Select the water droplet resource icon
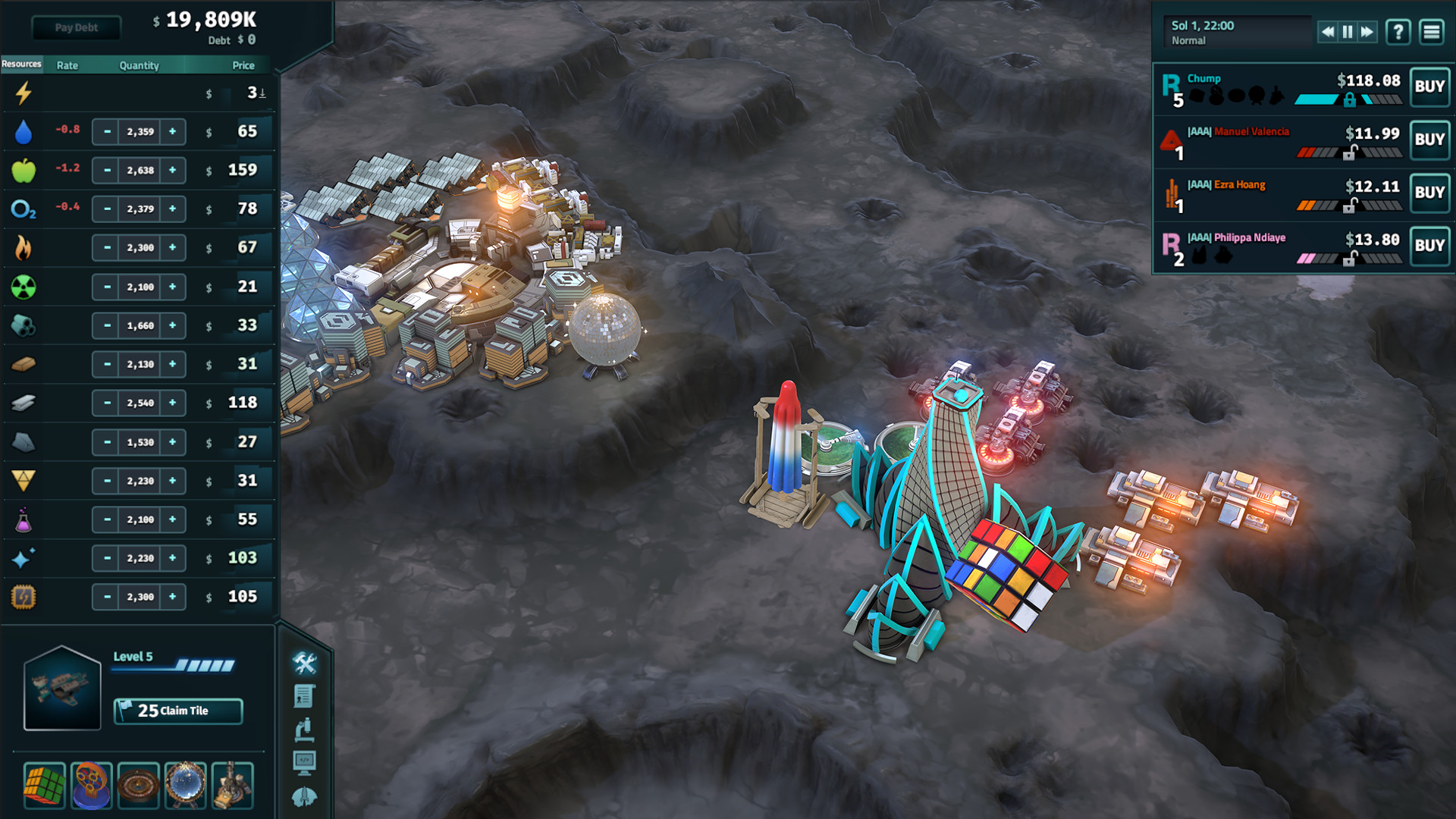Viewport: 1456px width, 819px height. click(x=24, y=131)
